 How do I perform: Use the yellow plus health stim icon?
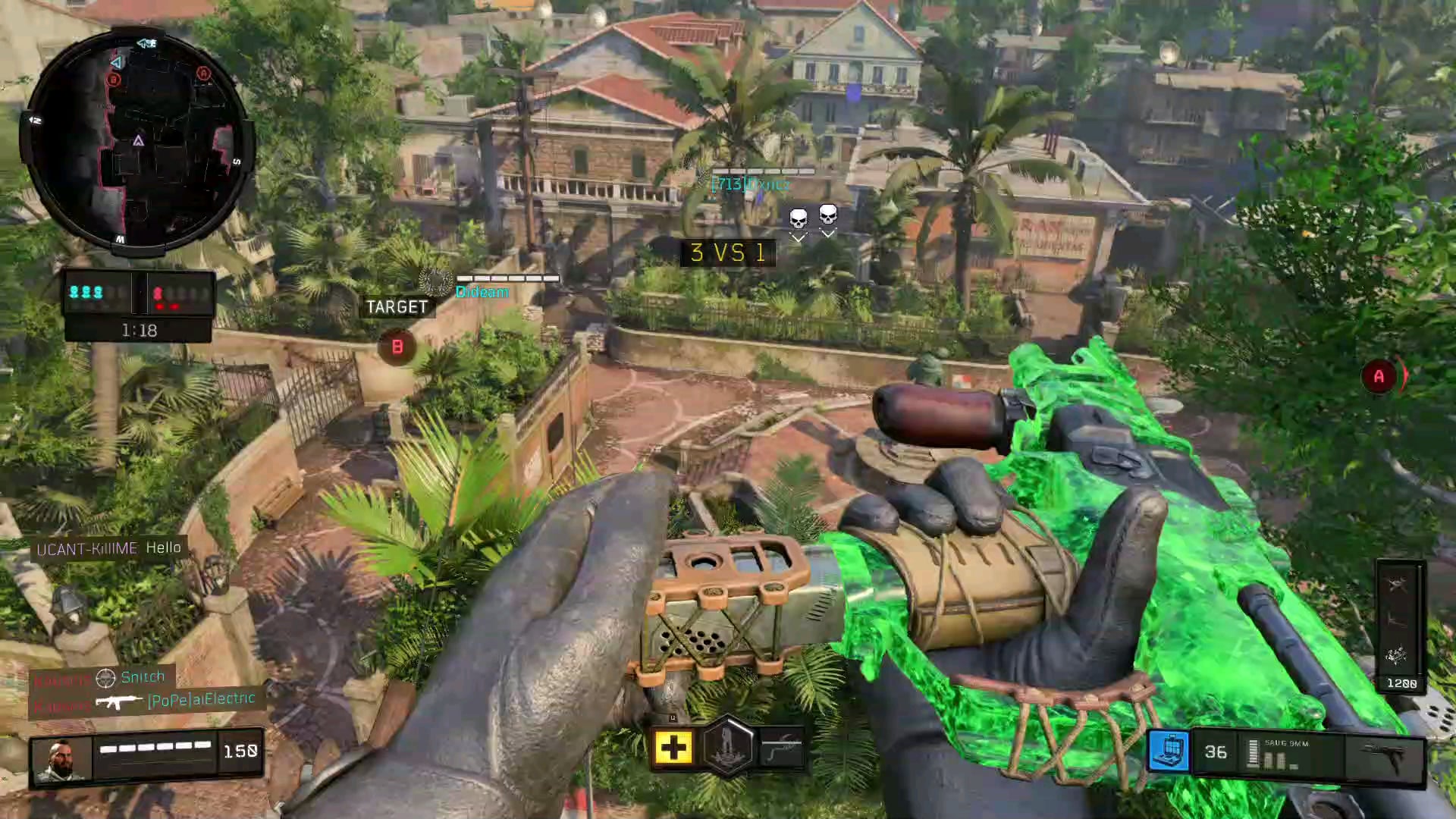tap(673, 749)
